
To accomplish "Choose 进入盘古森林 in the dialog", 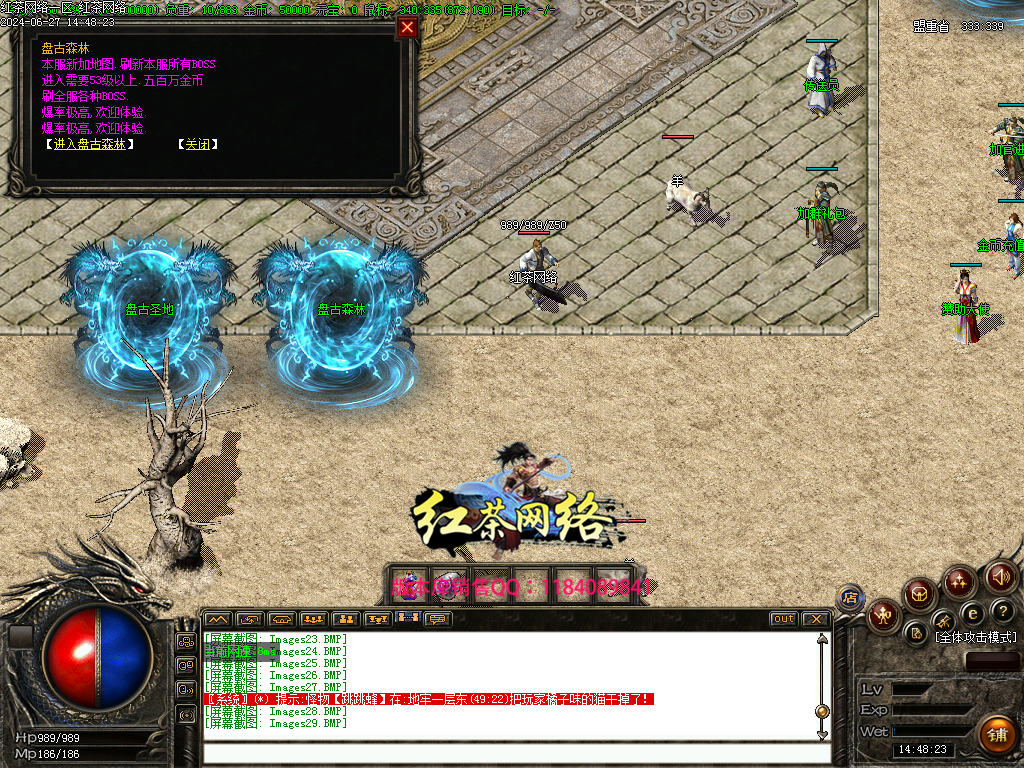I will coord(90,144).
